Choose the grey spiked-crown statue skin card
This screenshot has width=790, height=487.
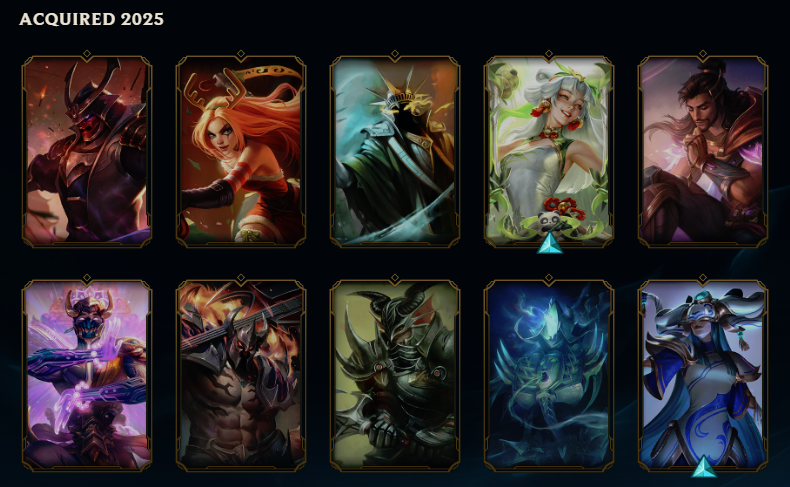point(395,152)
